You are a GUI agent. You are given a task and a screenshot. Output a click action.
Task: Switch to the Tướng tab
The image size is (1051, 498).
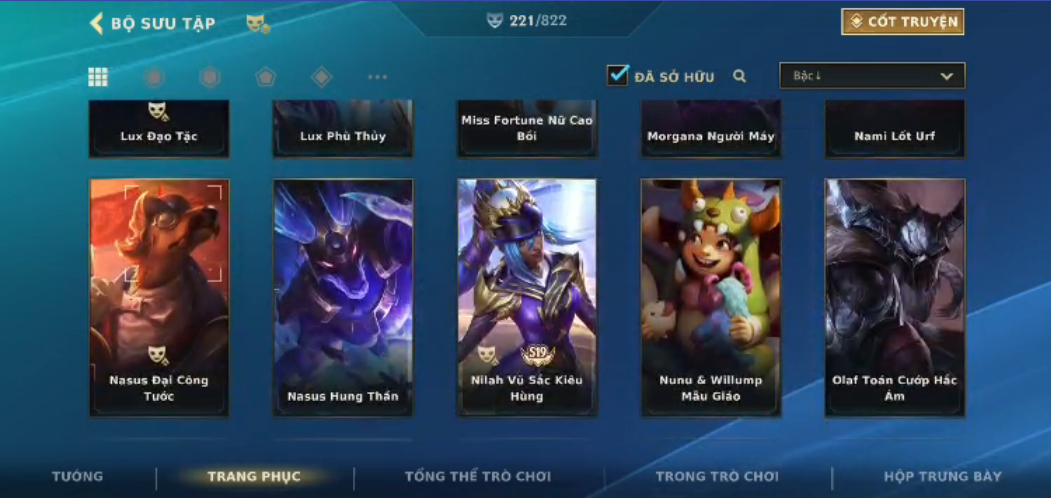tap(77, 477)
